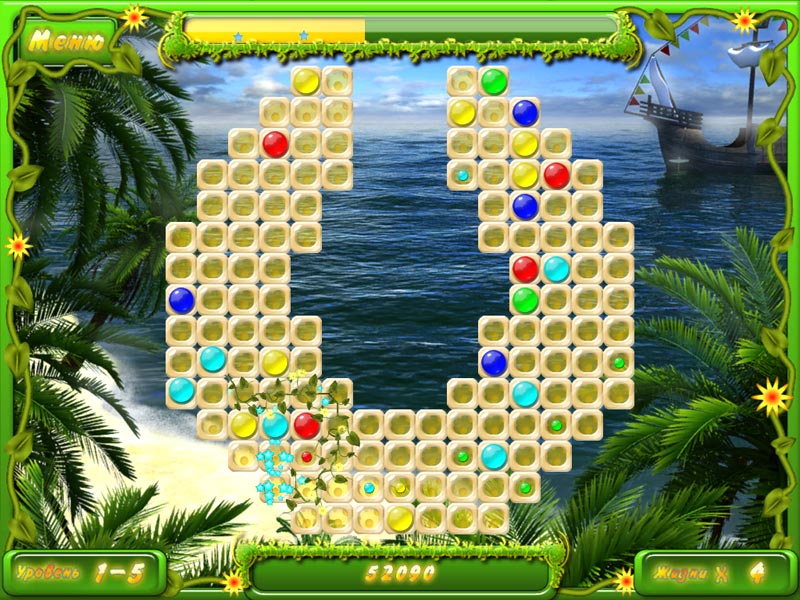The image size is (800, 600).
Task: Select the red ball directly right of a yellow ball
Action: (556, 176)
